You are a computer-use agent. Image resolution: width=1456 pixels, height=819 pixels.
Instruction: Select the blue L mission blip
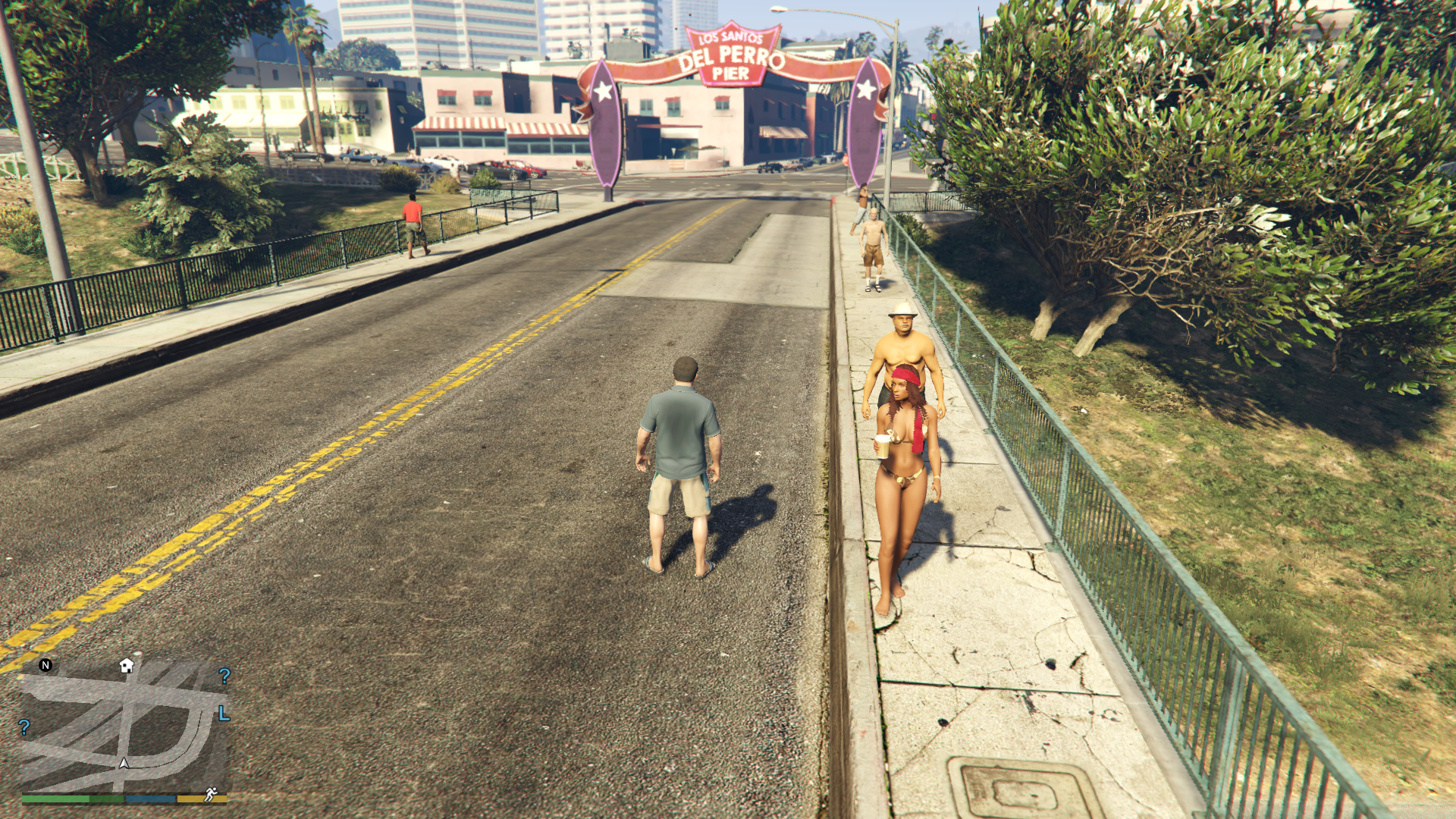pos(224,714)
